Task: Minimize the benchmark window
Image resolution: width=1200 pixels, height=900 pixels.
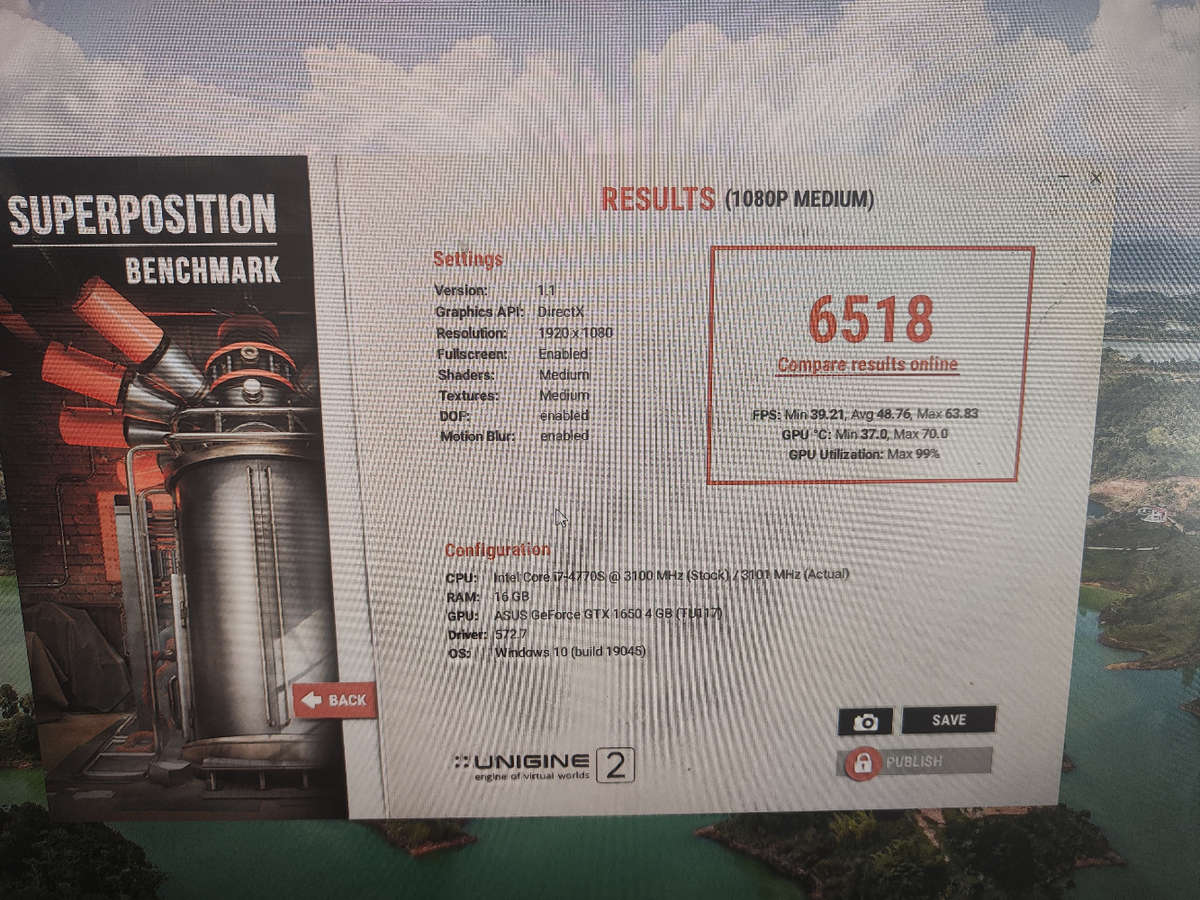Action: coord(1066,178)
